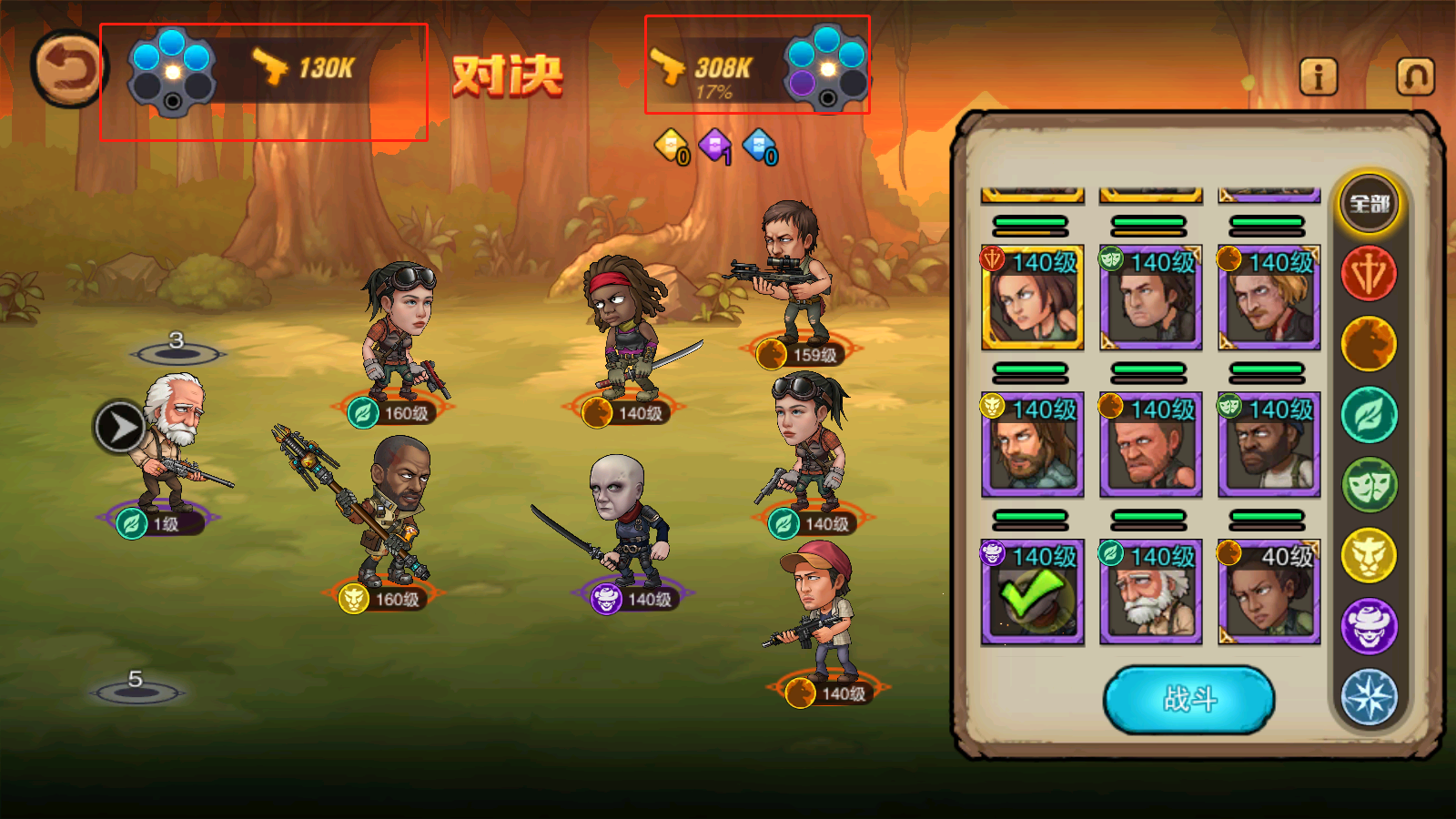
Task: Activate the blue compass star filter
Action: (1369, 696)
